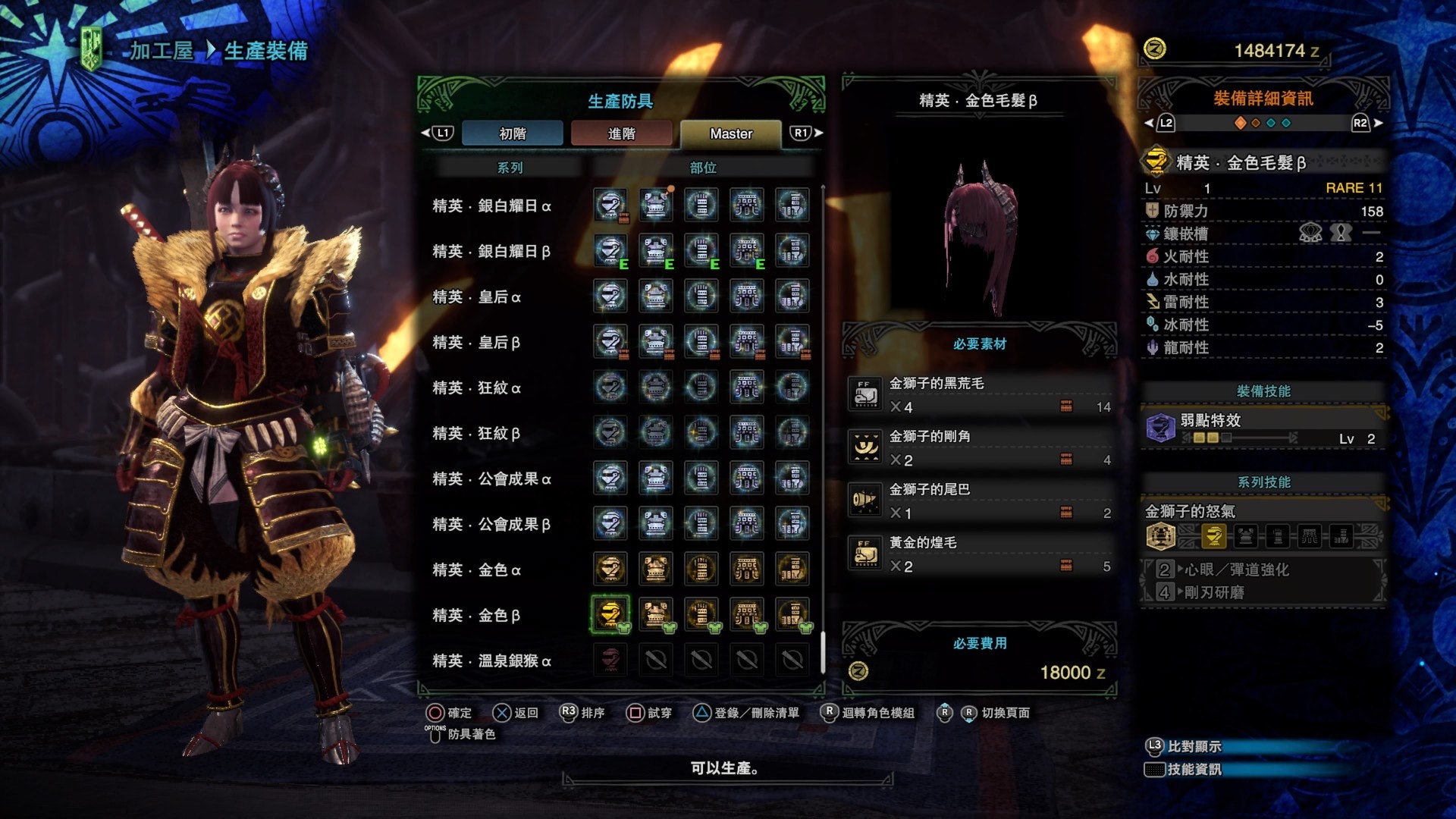Select the 精英．公會成果α helmet icon
Screen dimensions: 1456x819
[x=610, y=479]
